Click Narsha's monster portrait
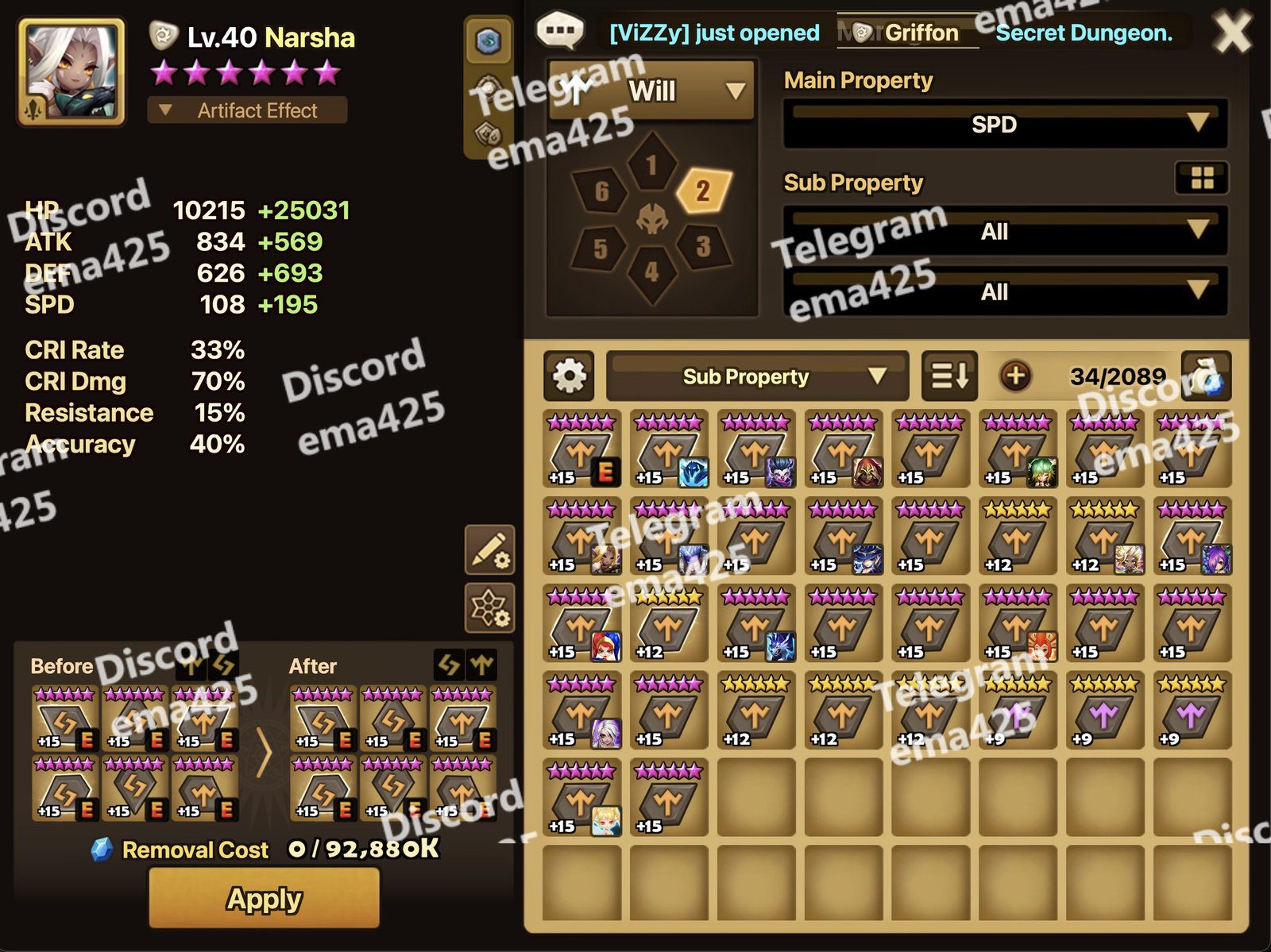This screenshot has width=1271, height=952. (x=71, y=72)
